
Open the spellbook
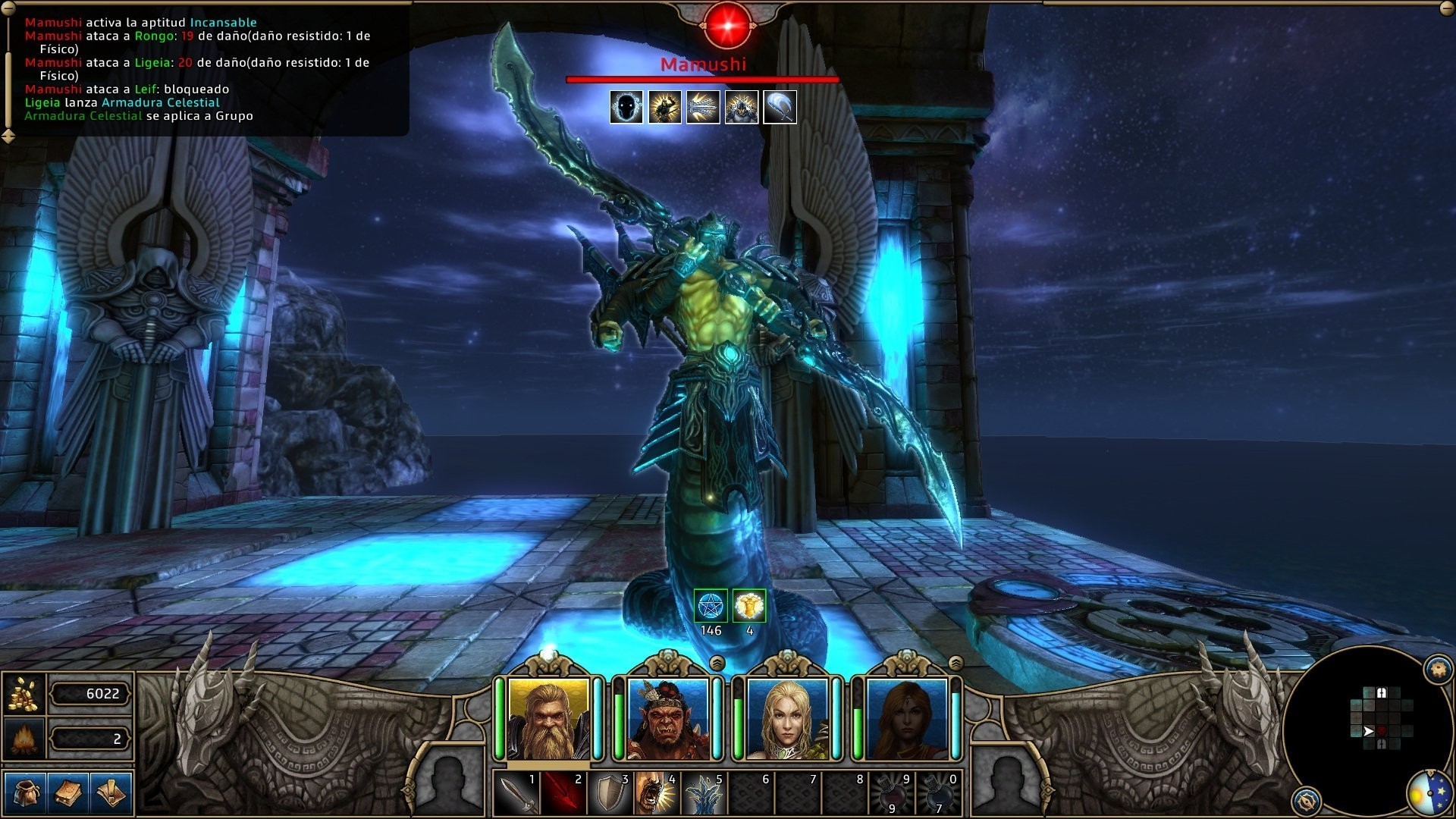coord(68,792)
